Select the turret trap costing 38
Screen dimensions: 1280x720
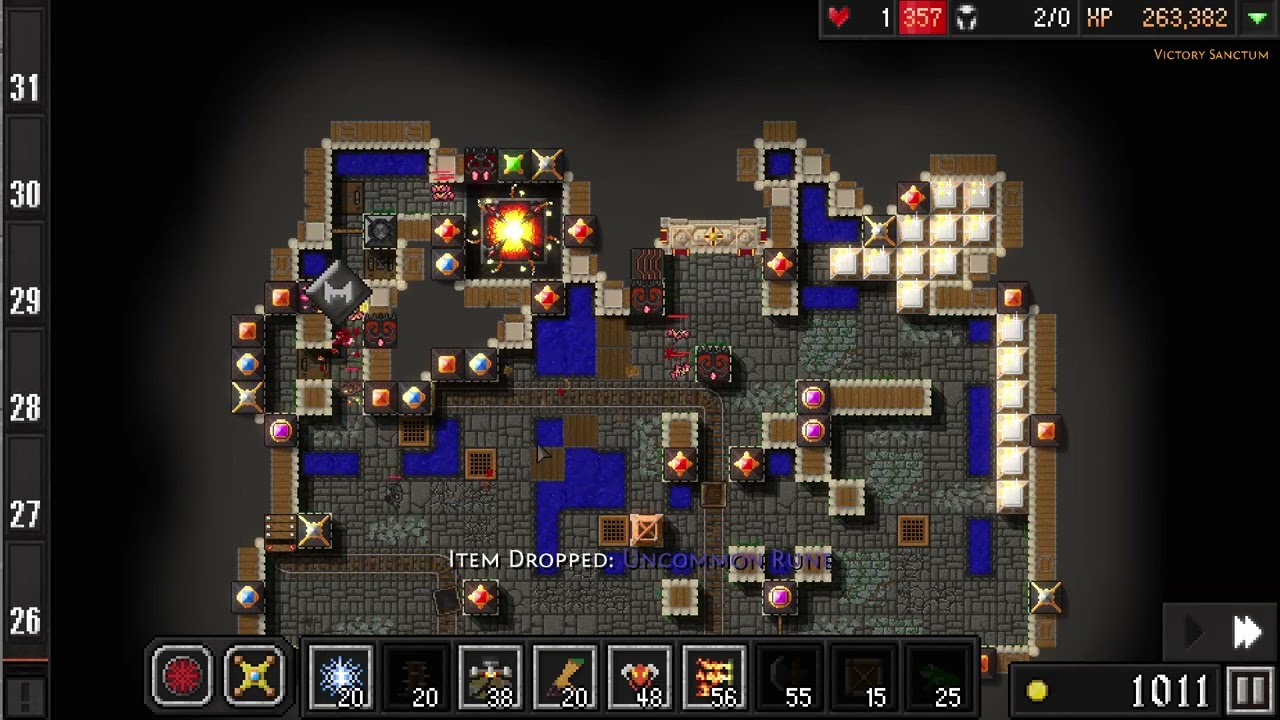490,677
